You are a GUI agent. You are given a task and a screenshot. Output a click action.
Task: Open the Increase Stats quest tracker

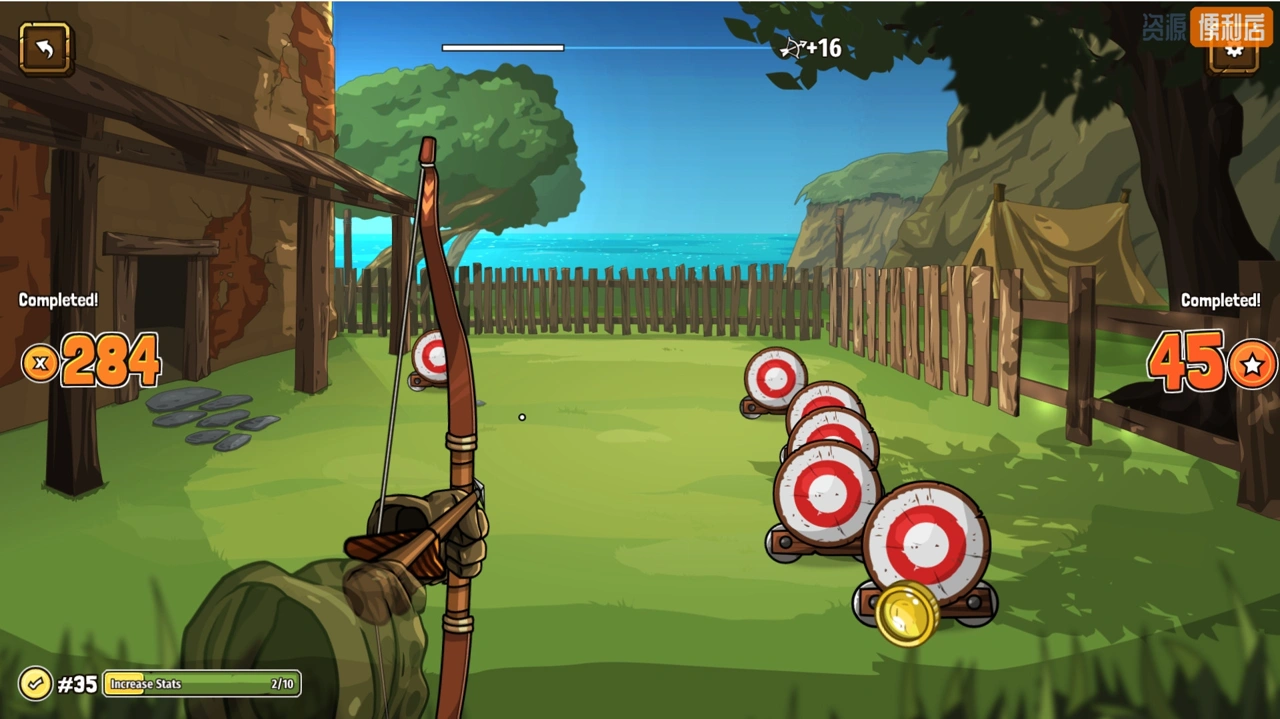click(x=201, y=684)
